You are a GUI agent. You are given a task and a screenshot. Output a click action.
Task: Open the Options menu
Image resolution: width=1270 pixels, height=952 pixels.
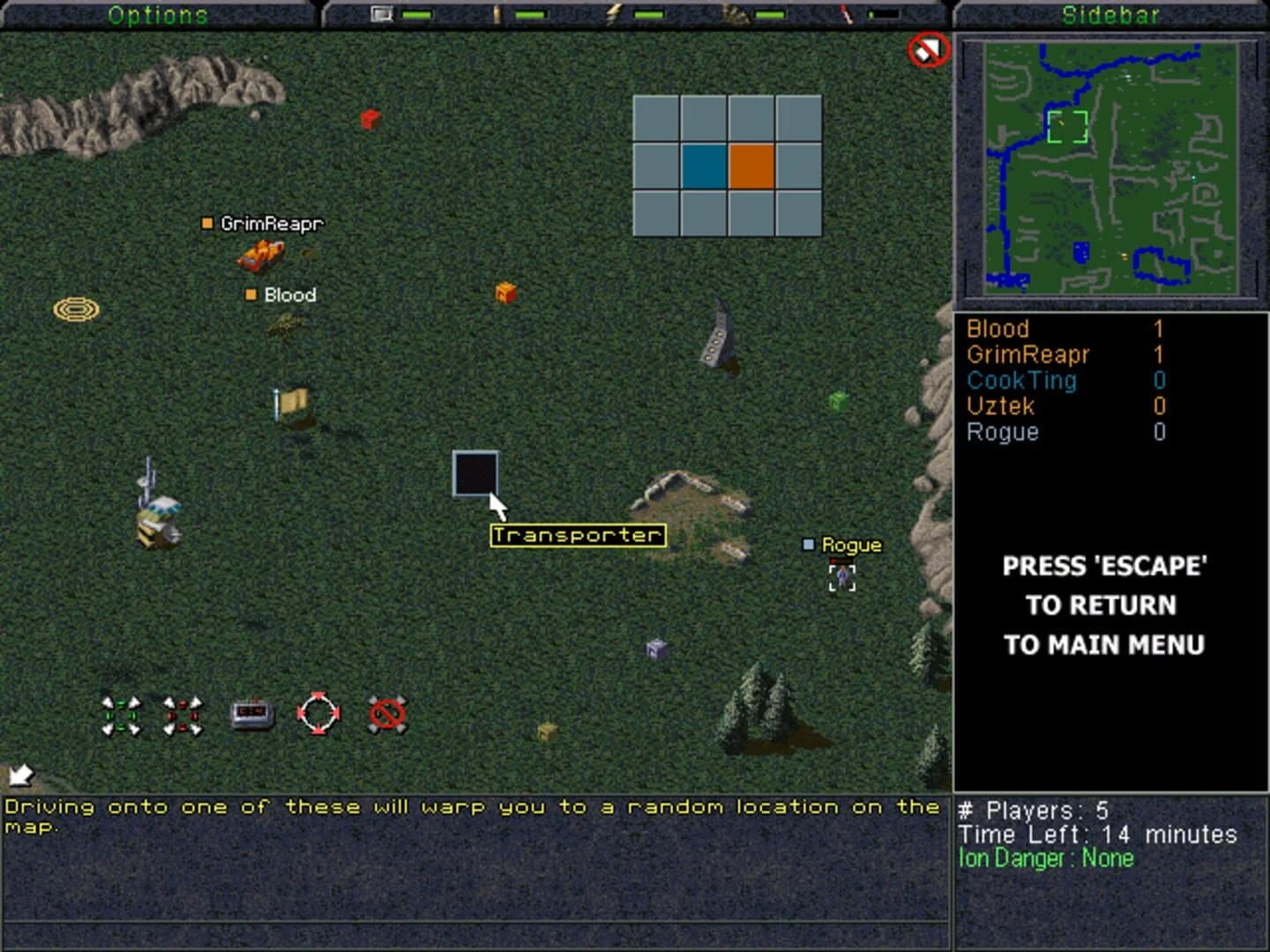[159, 13]
